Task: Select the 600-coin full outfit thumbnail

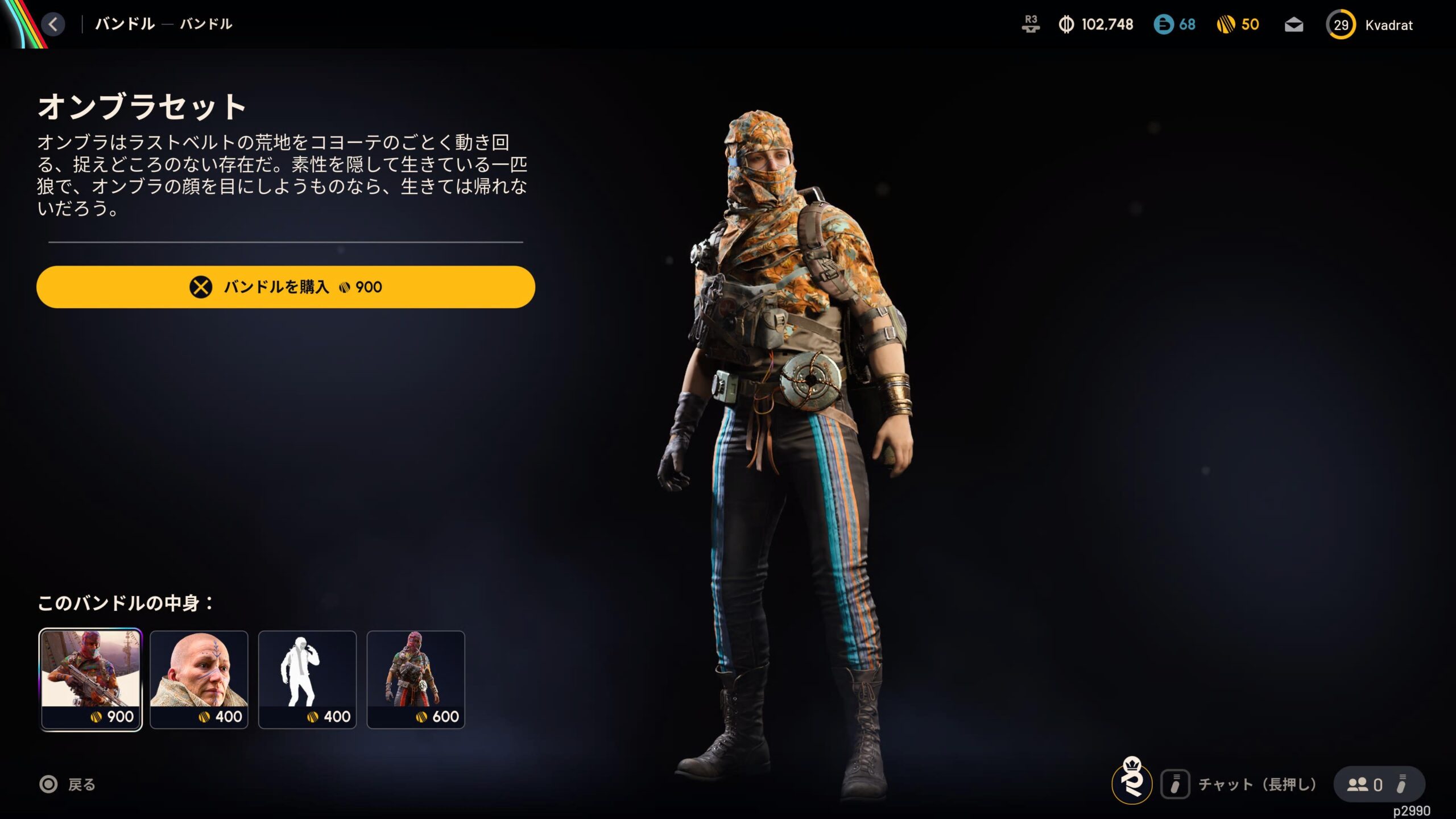Action: (416, 679)
